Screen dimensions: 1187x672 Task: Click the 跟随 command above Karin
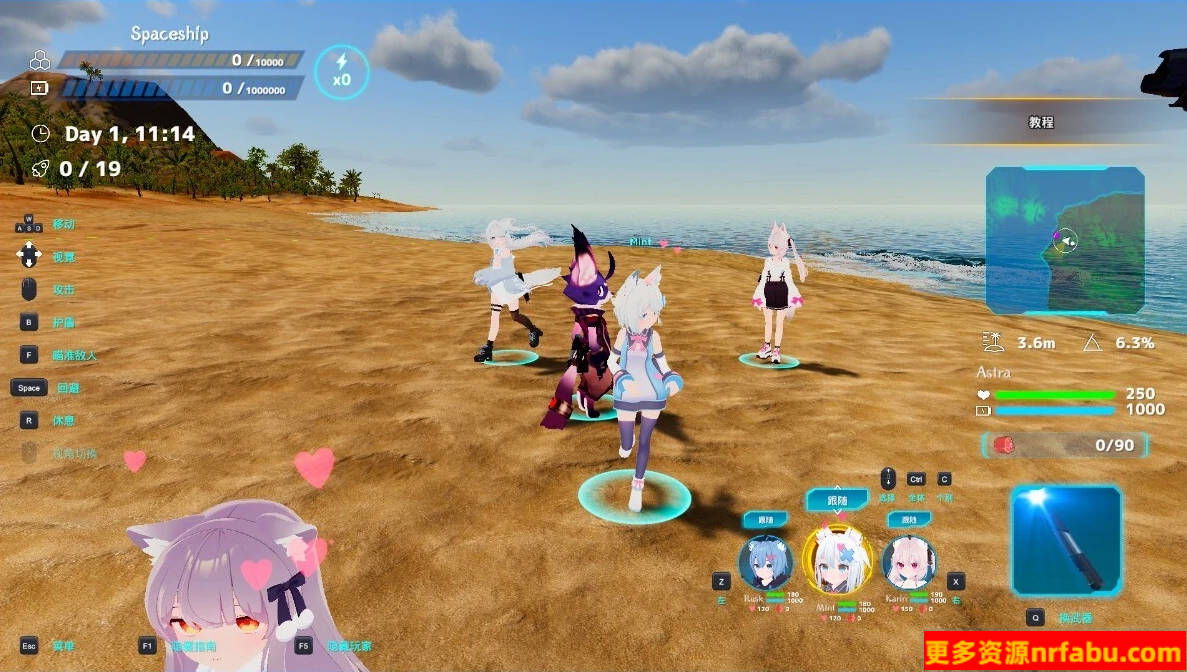[908, 520]
